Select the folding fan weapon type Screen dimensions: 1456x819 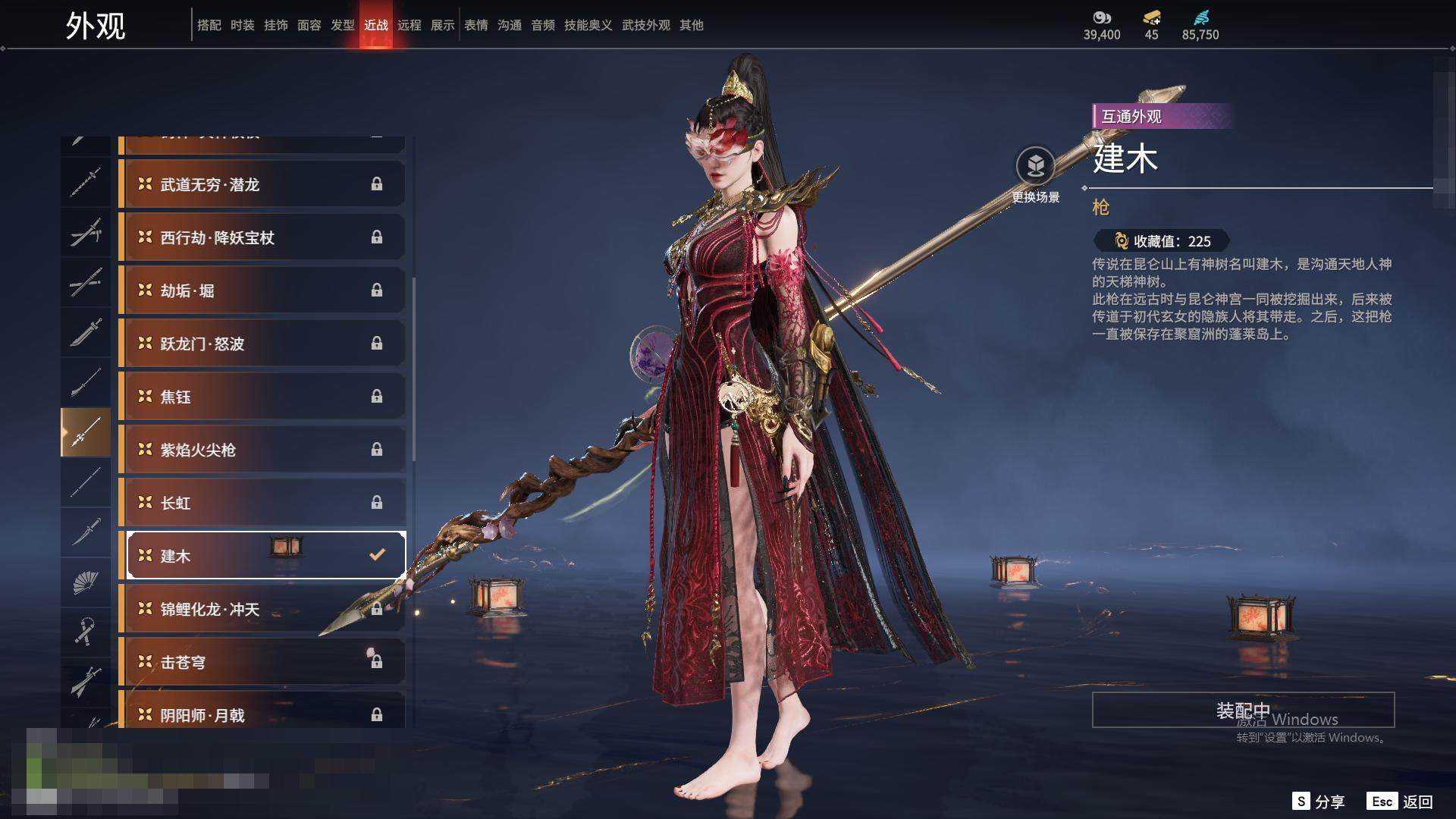coord(85,582)
